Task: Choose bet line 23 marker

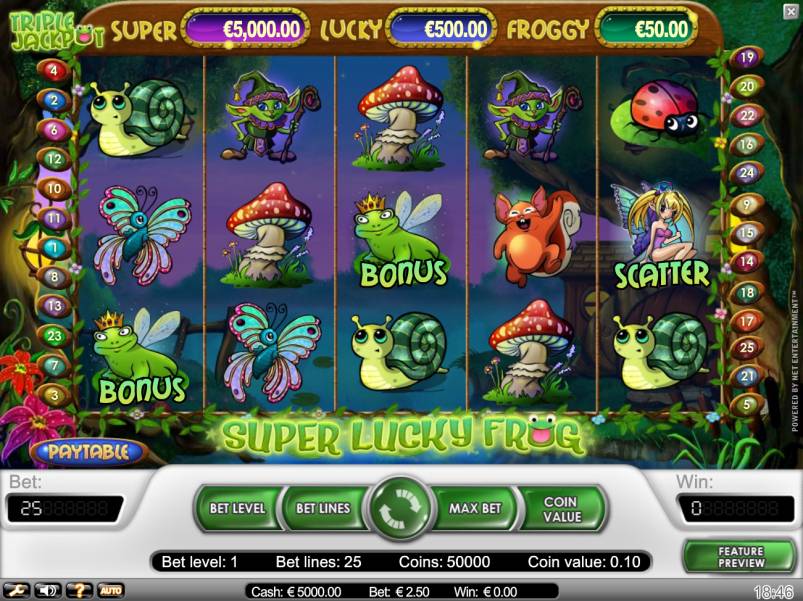Action: 54,336
